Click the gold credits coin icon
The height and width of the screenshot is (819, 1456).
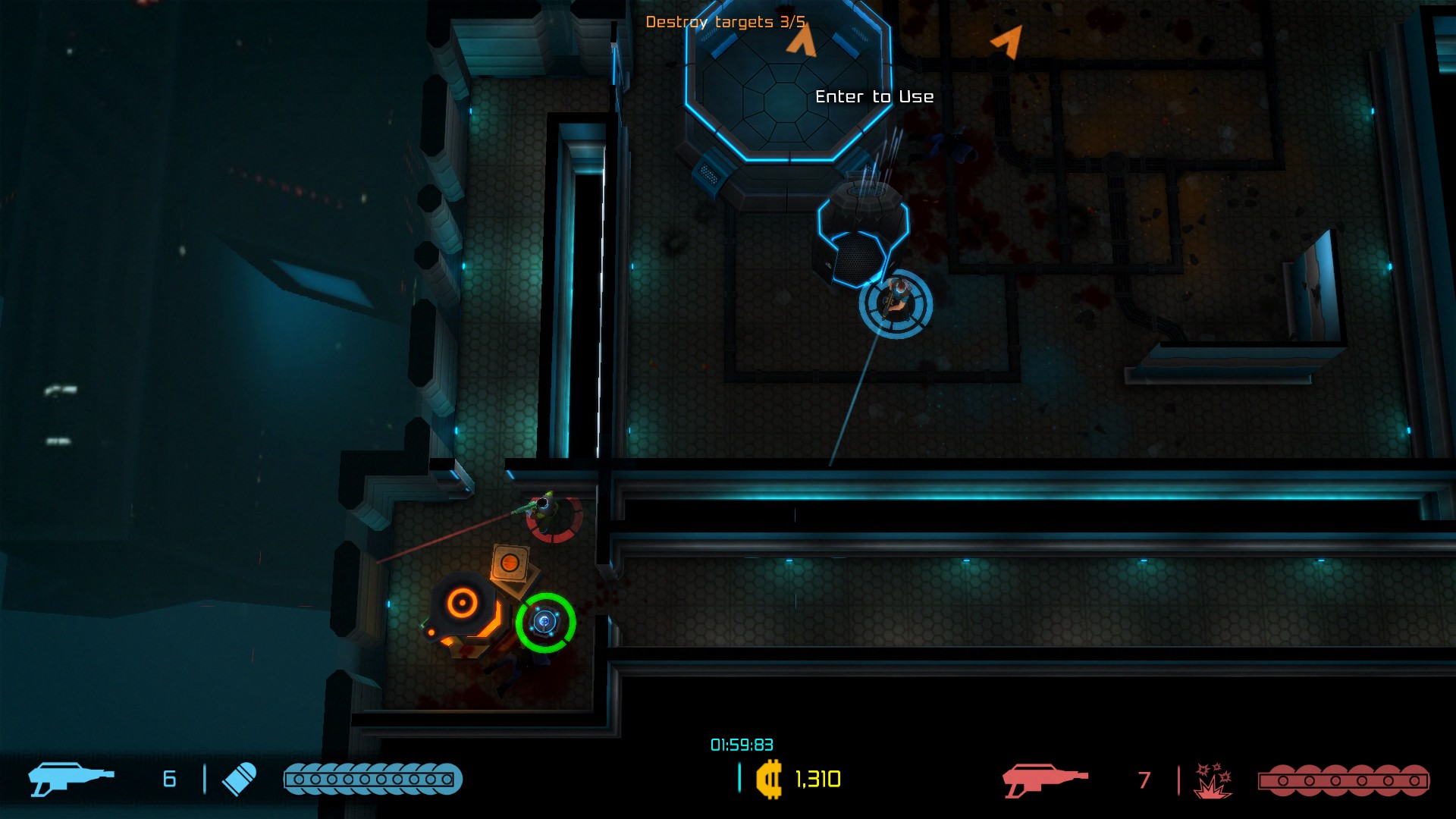(769, 779)
